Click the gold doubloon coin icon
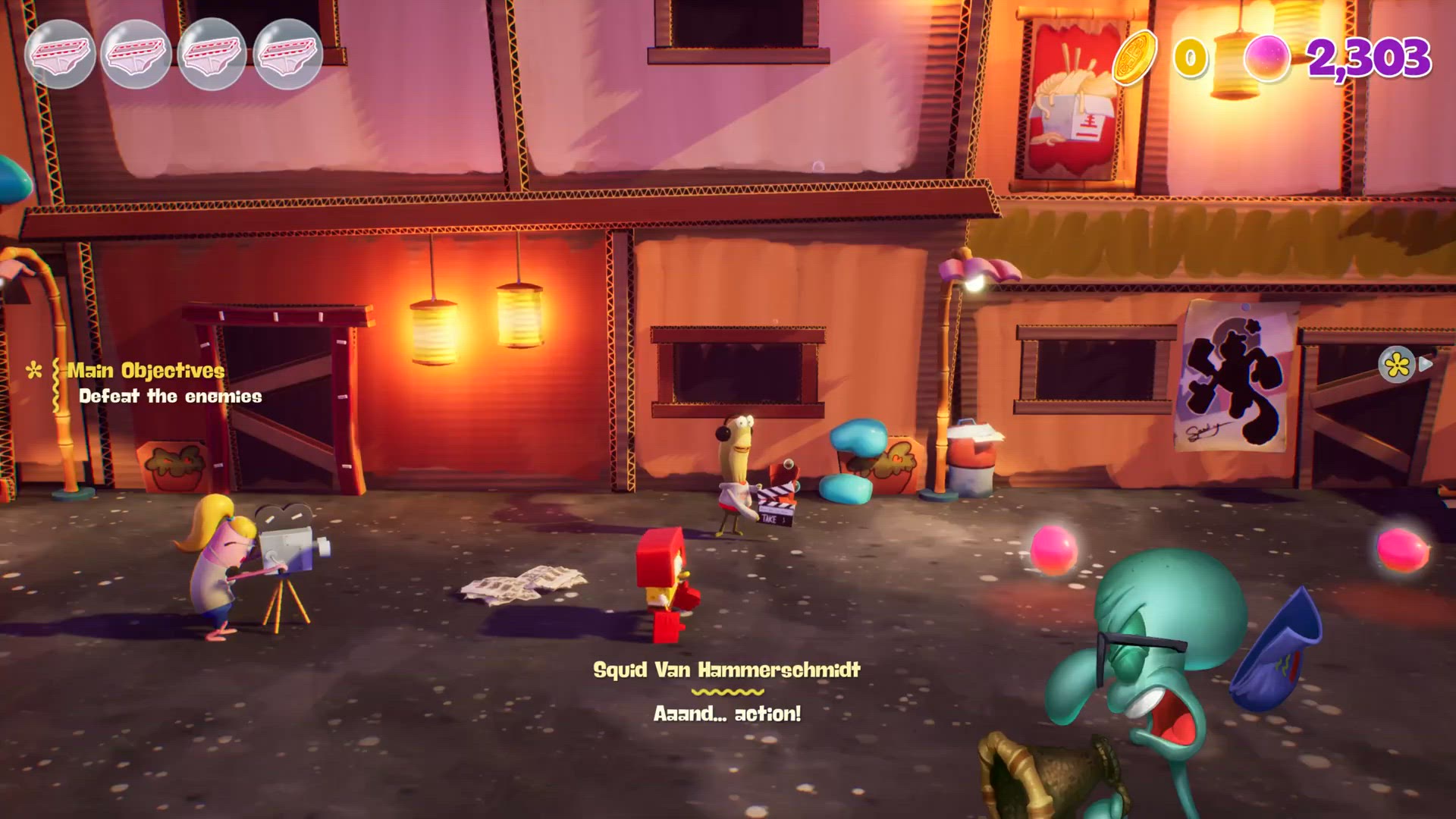This screenshot has height=819, width=1456. [x=1134, y=56]
